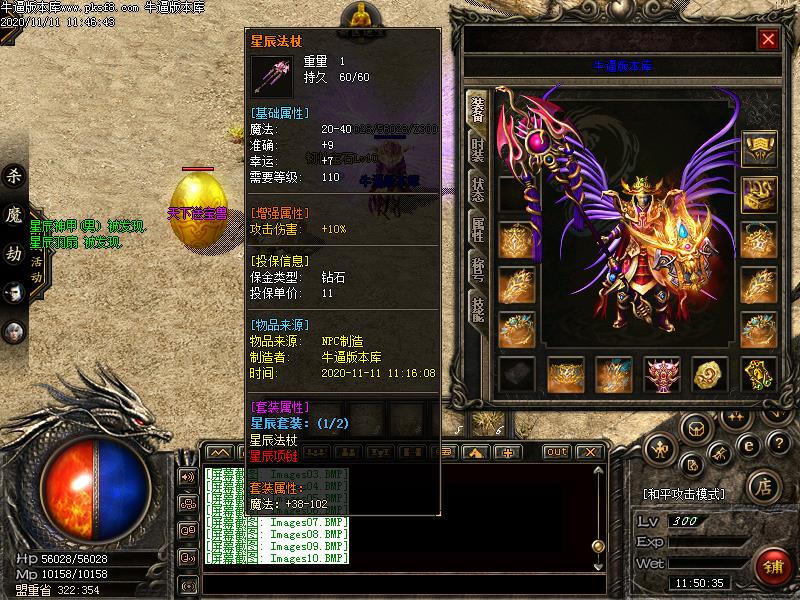Screen dimensions: 800x600
Task: Click the round red 铺 stall button
Action: 773,565
